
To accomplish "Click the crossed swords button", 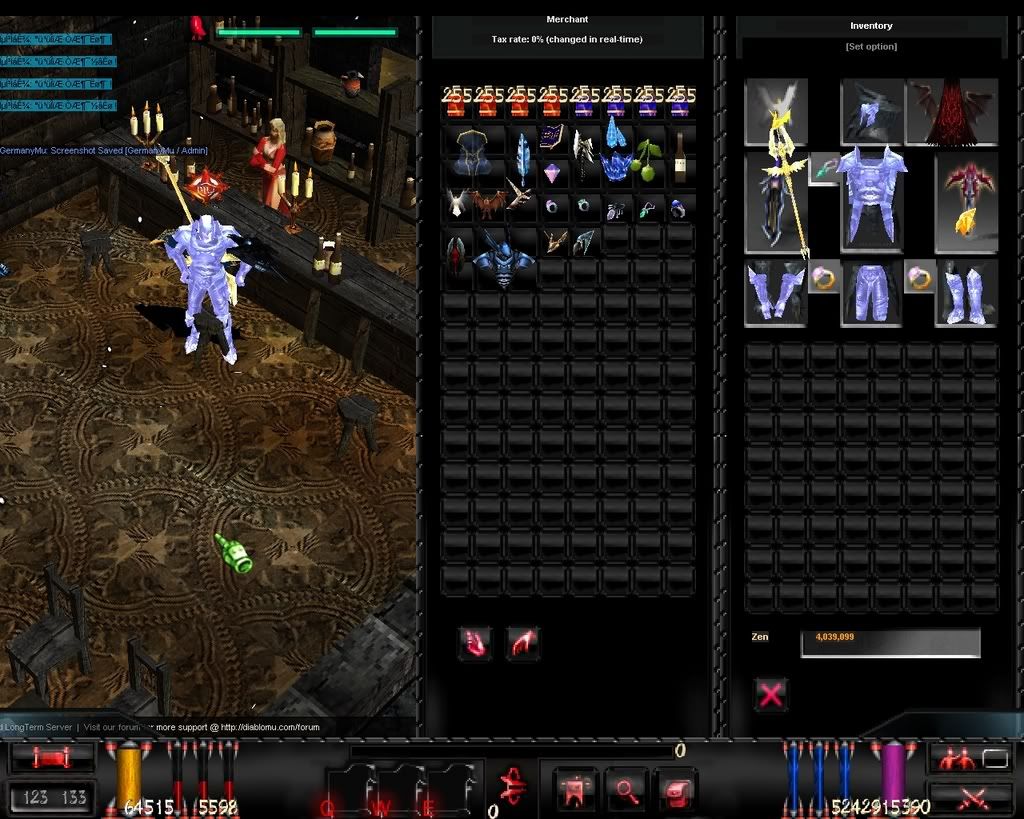I will tap(970, 797).
